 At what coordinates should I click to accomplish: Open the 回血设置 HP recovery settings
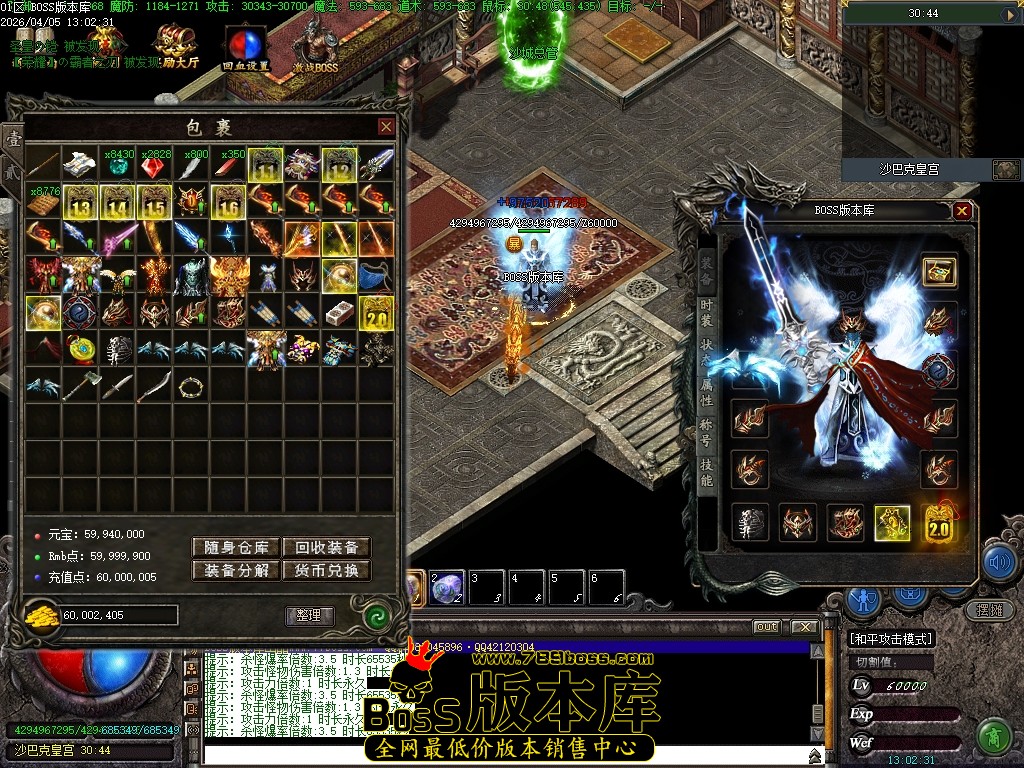(245, 49)
